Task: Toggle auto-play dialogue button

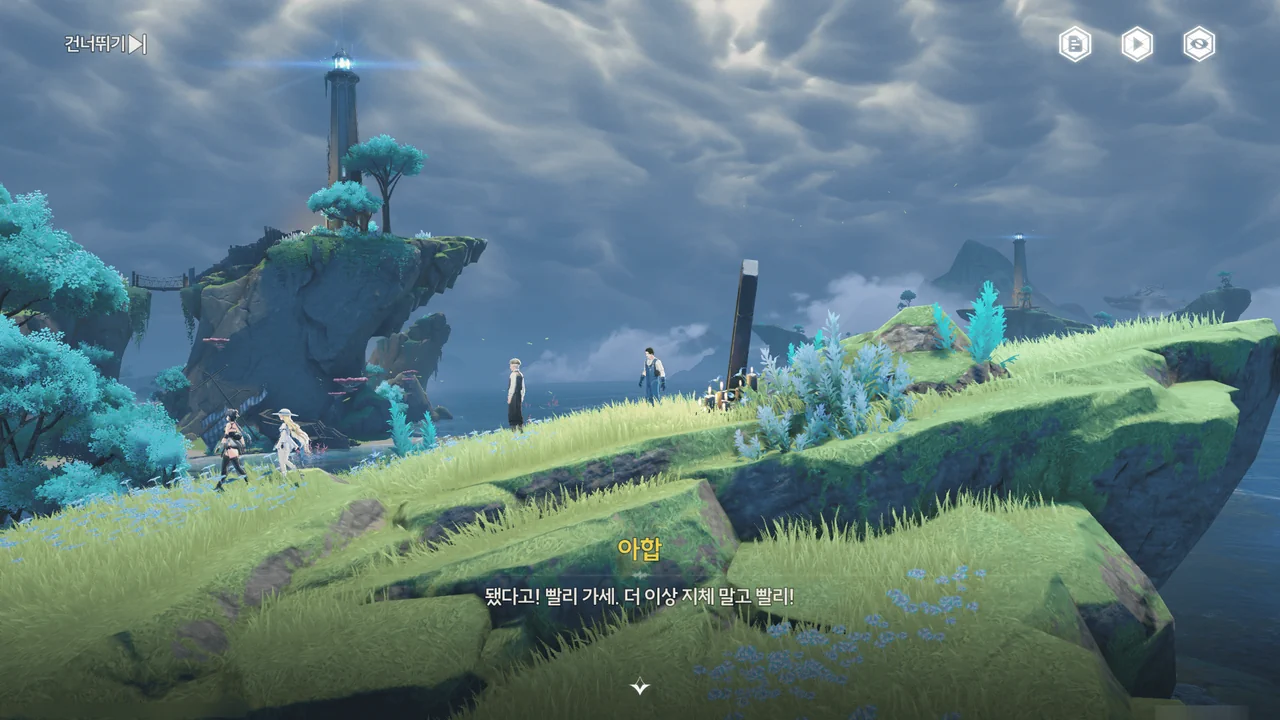Action: pyautogui.click(x=1137, y=44)
